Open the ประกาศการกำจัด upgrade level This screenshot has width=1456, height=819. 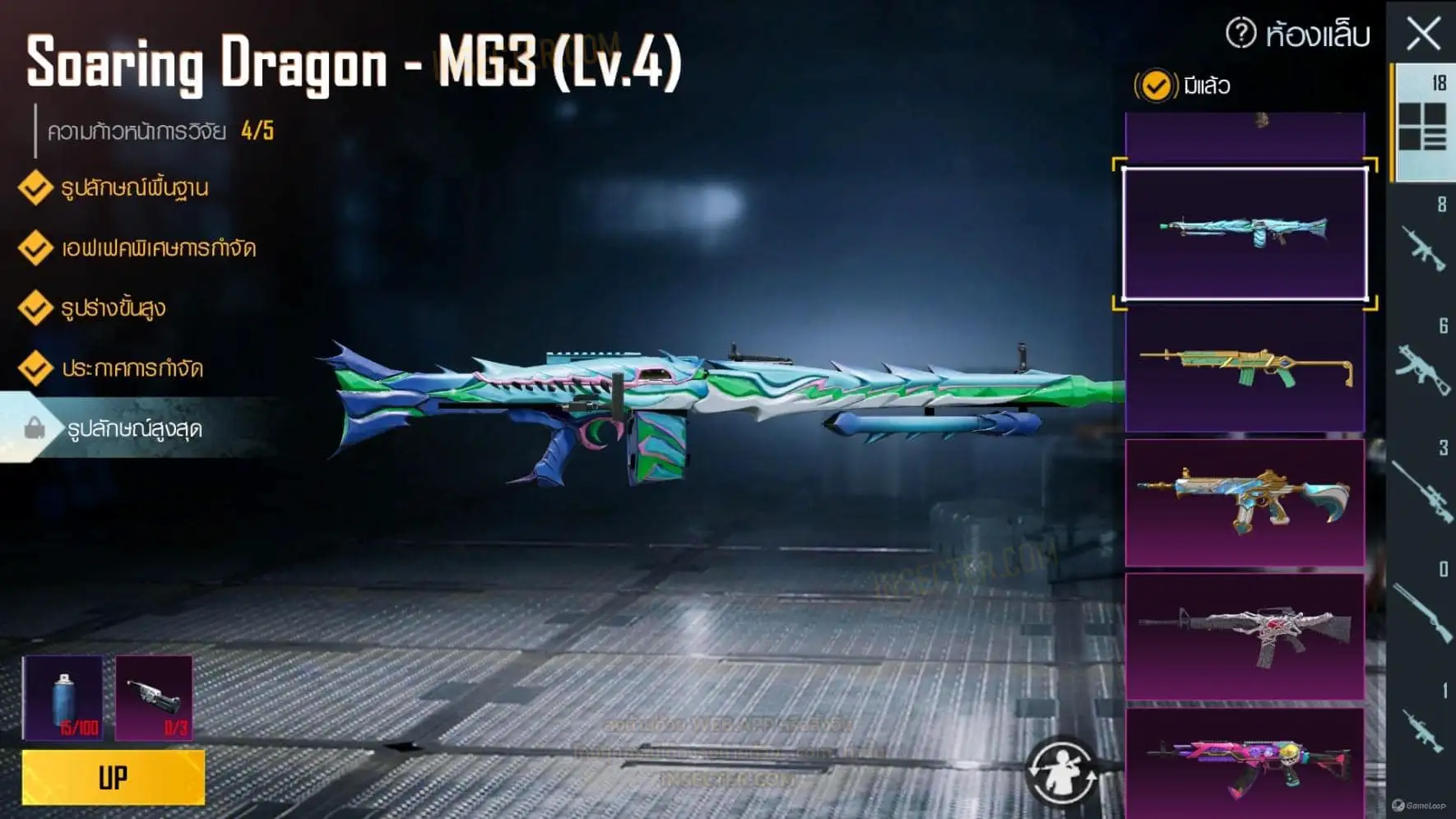click(132, 368)
